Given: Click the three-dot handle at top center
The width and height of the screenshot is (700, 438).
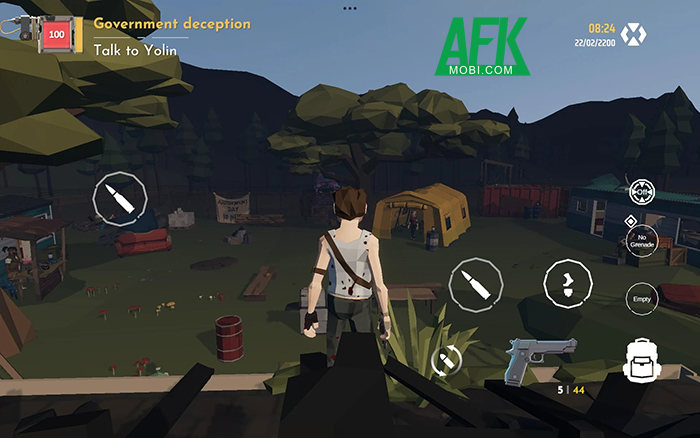Looking at the screenshot, I should (349, 7).
